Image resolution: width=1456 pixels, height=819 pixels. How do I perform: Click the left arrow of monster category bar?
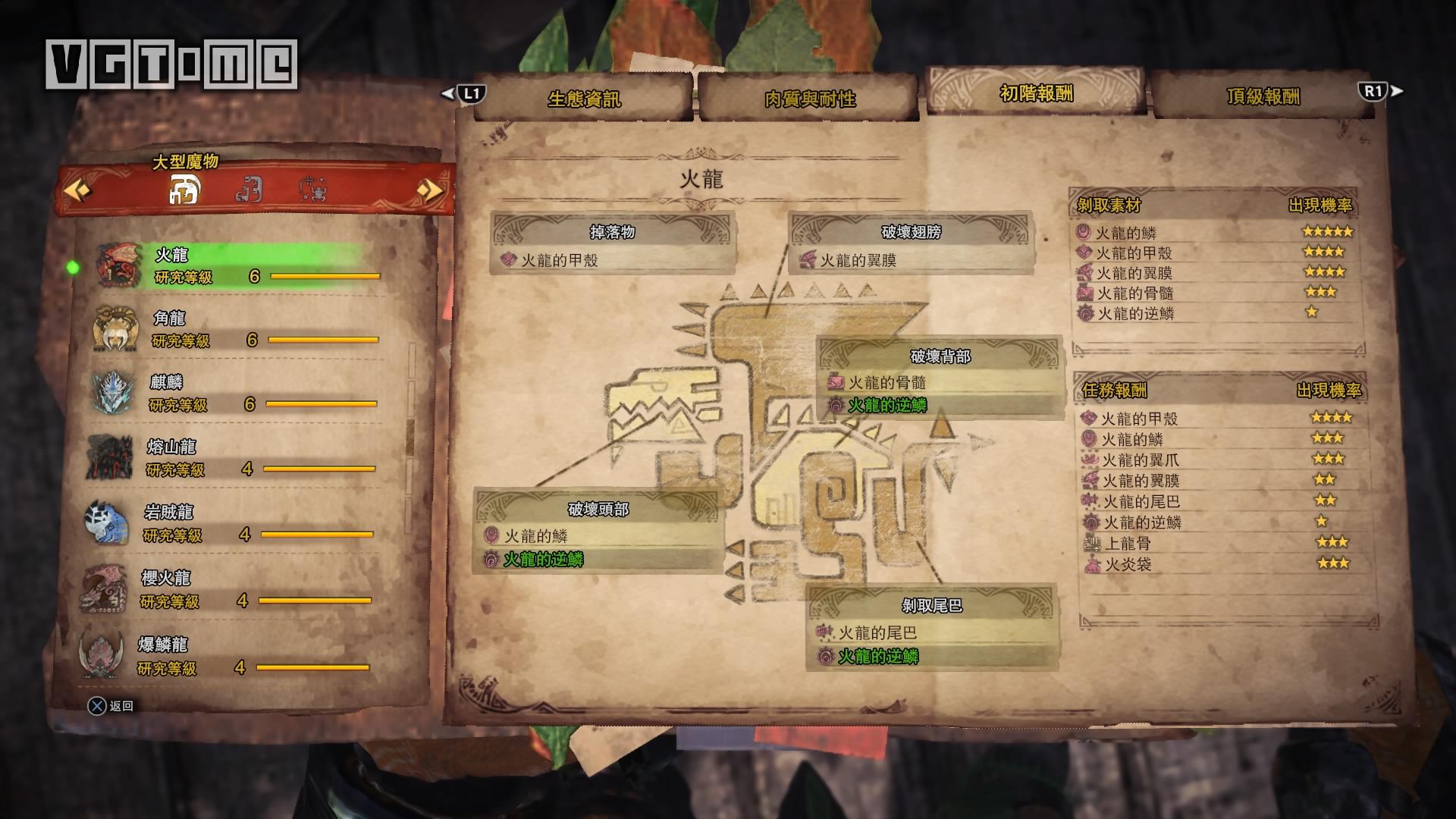[x=77, y=190]
